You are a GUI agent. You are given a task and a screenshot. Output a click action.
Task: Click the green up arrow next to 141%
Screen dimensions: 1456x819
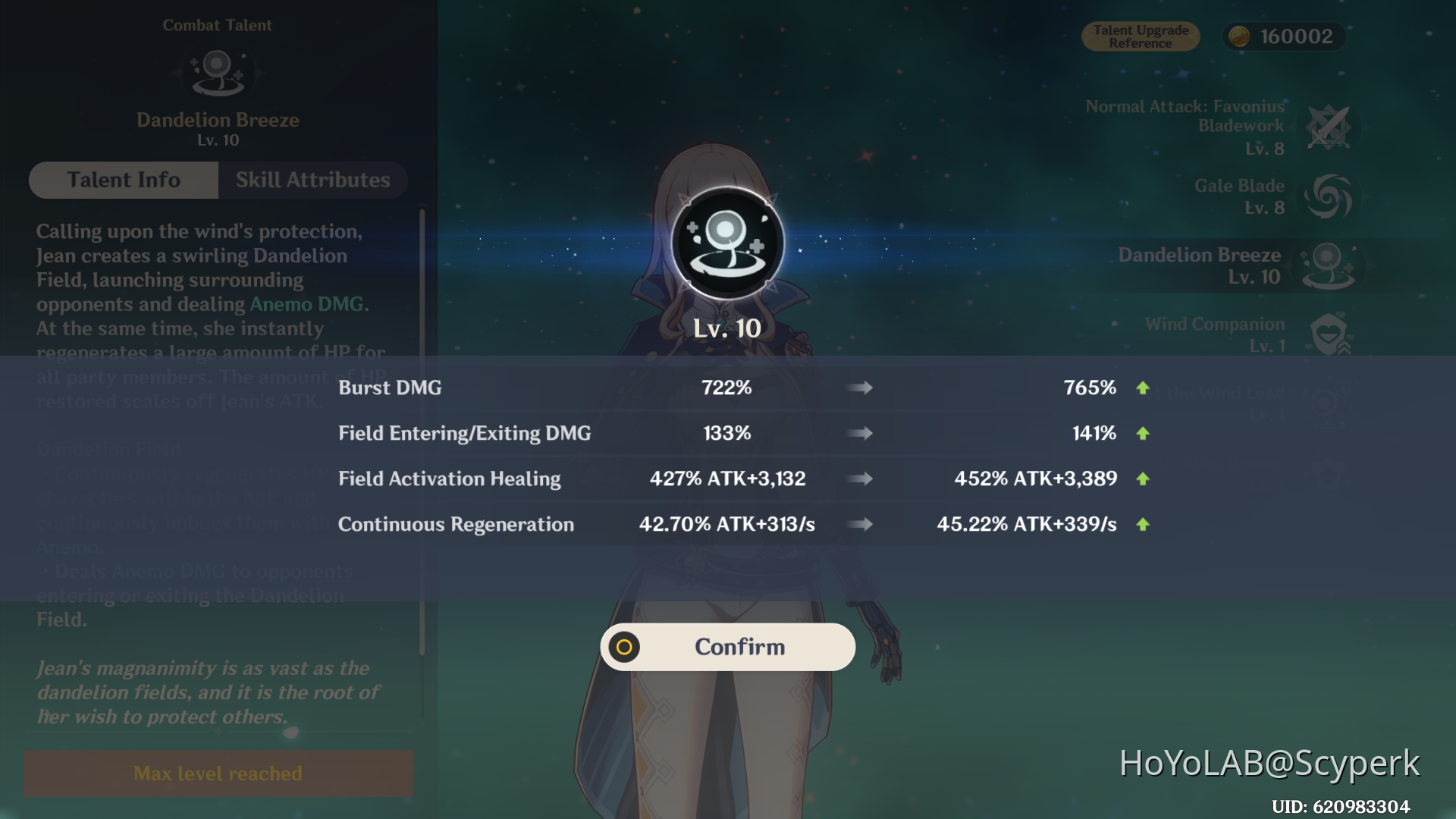[1144, 433]
